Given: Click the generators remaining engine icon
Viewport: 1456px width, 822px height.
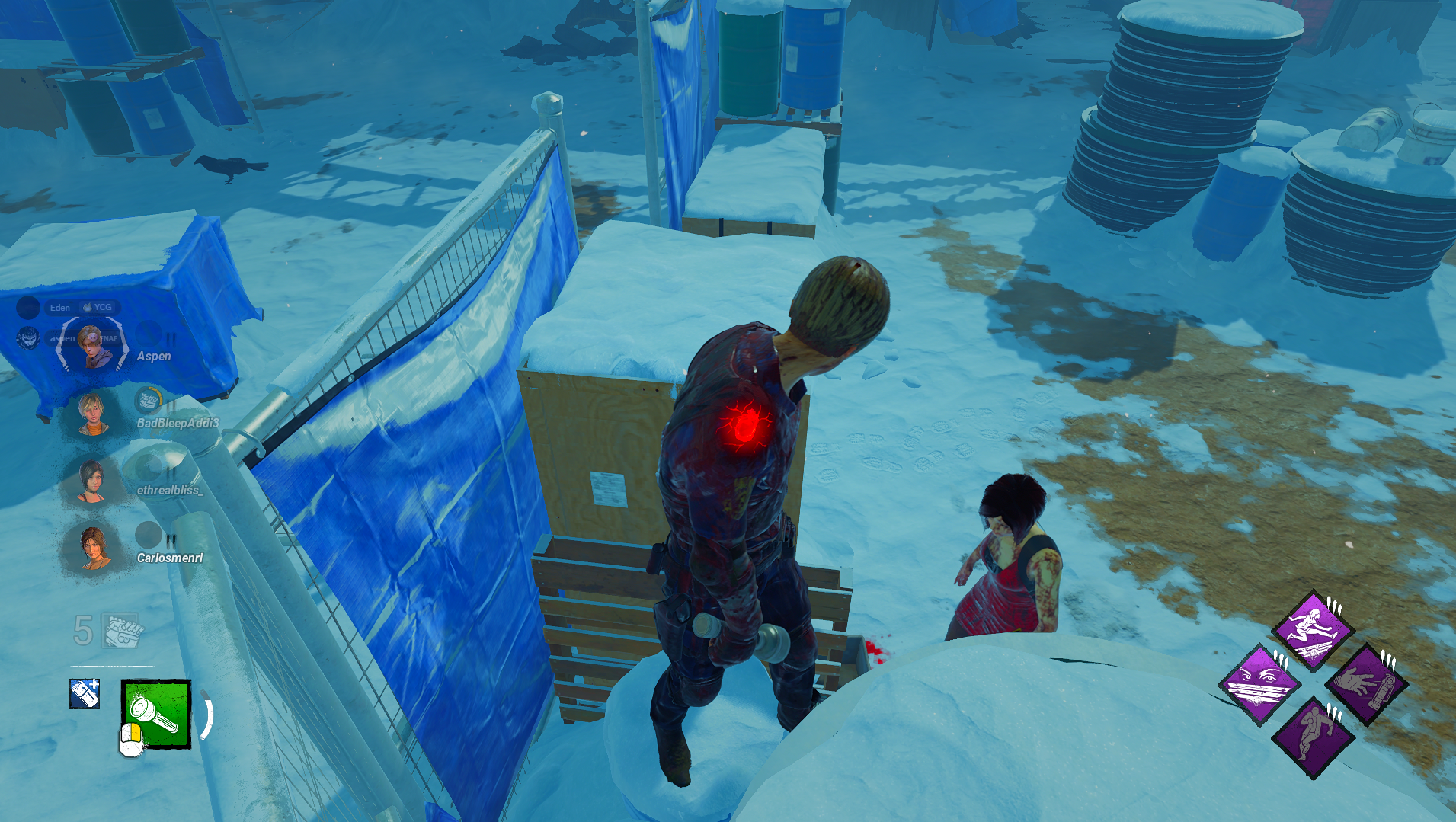Looking at the screenshot, I should click(x=122, y=631).
